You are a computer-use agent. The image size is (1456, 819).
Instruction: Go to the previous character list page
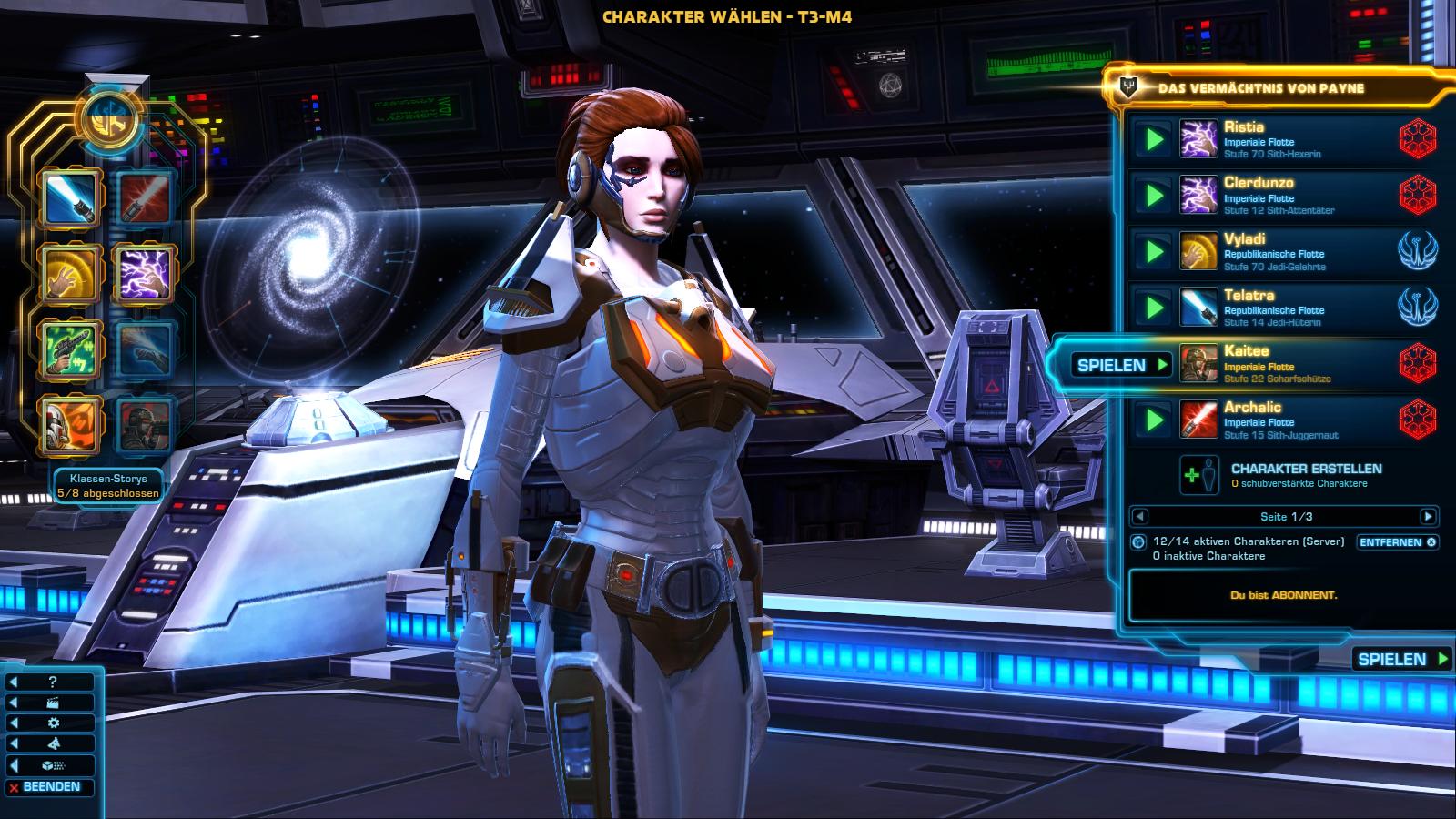tap(1139, 517)
